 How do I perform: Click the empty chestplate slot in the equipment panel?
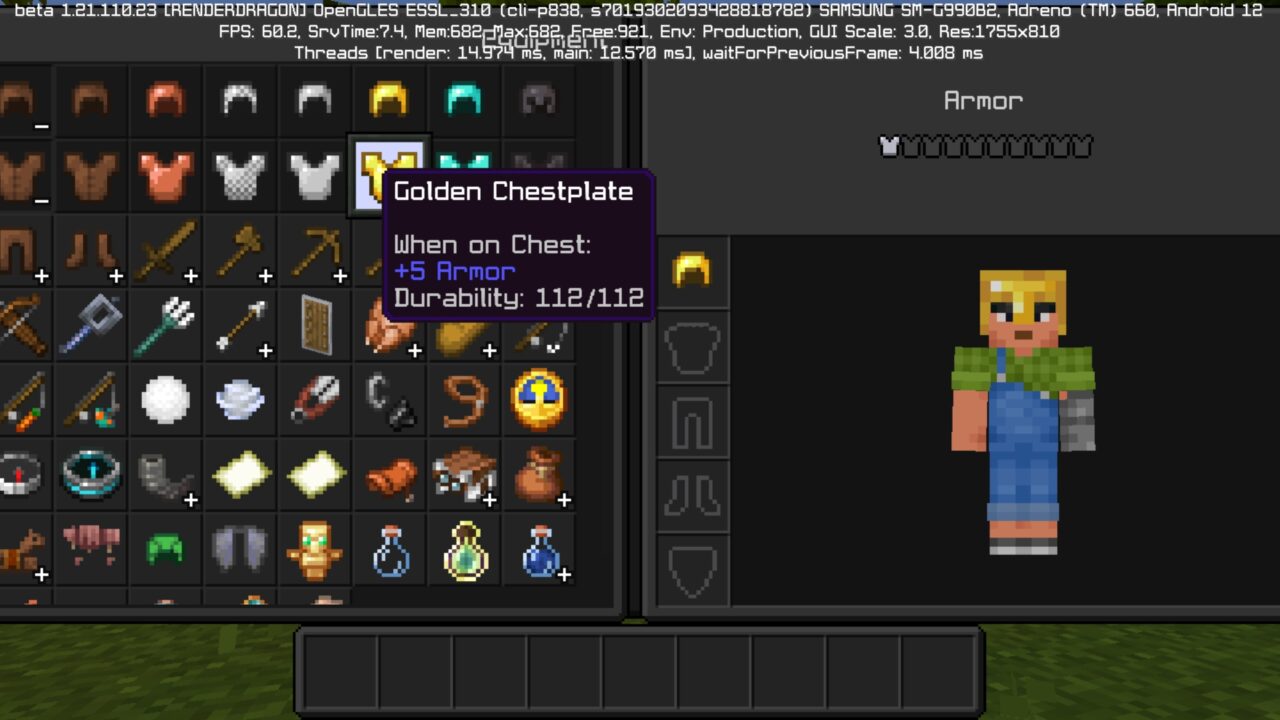[693, 345]
